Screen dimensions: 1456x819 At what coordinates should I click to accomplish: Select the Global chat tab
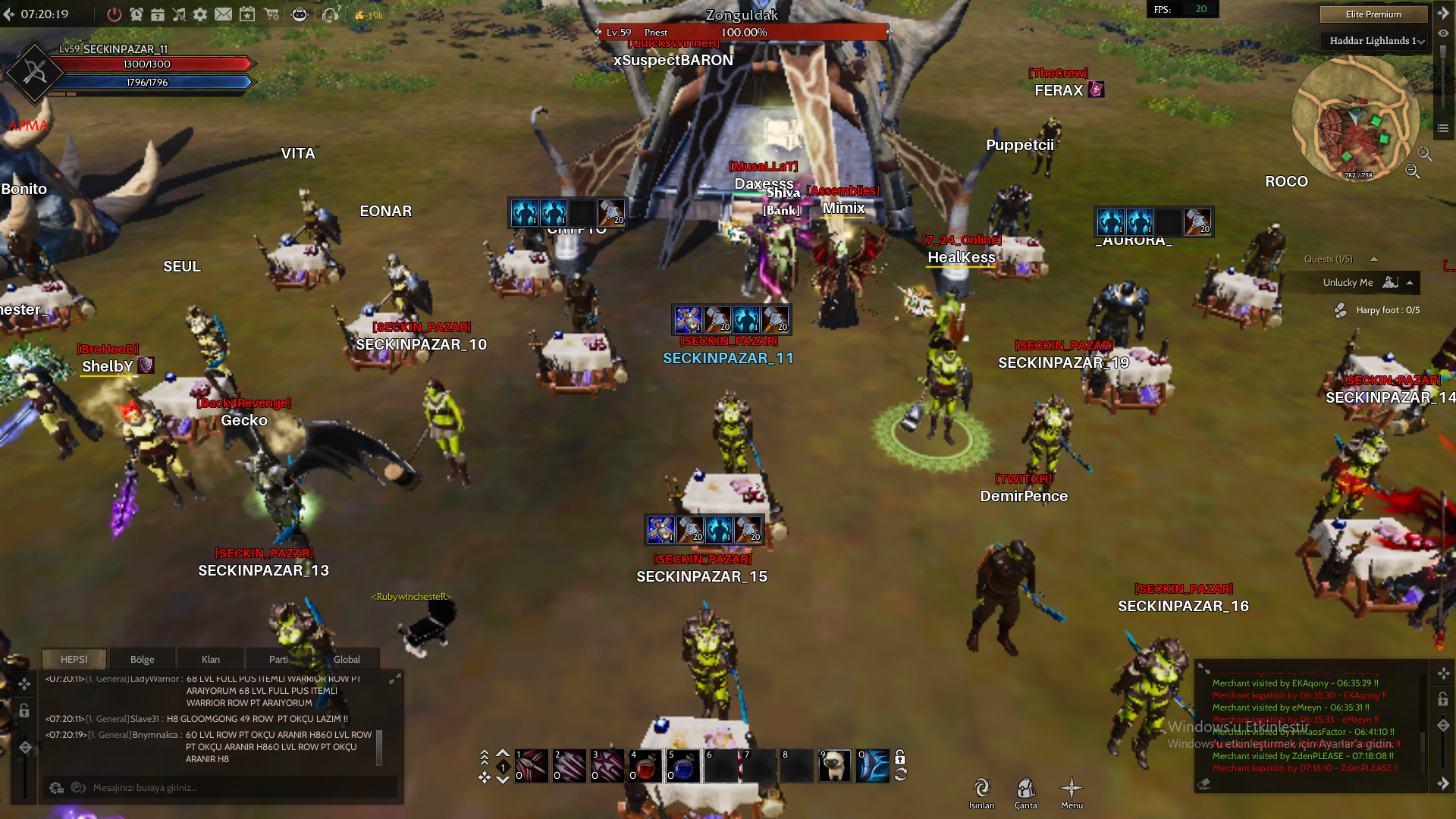click(347, 659)
